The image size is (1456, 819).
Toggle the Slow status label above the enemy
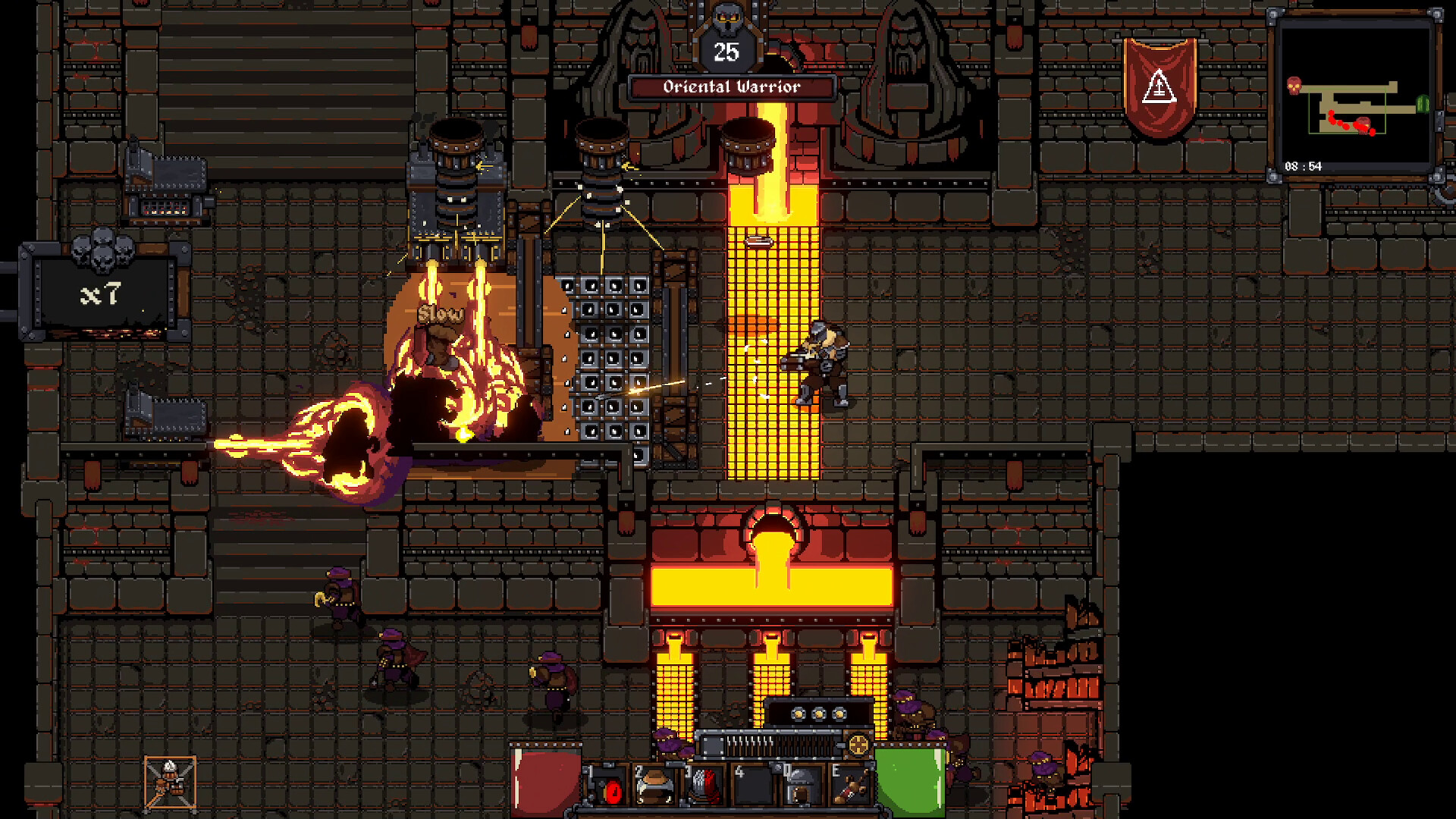point(440,312)
